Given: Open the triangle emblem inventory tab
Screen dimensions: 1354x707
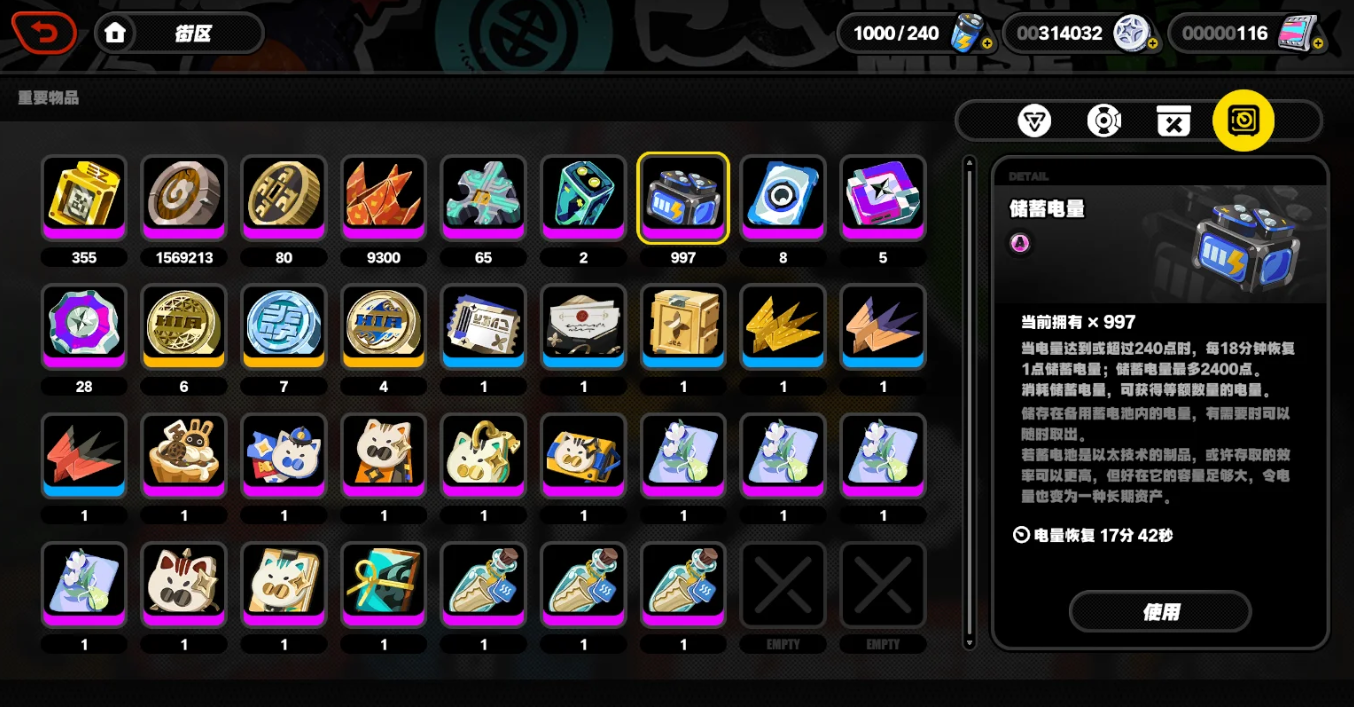Looking at the screenshot, I should click(x=1034, y=121).
